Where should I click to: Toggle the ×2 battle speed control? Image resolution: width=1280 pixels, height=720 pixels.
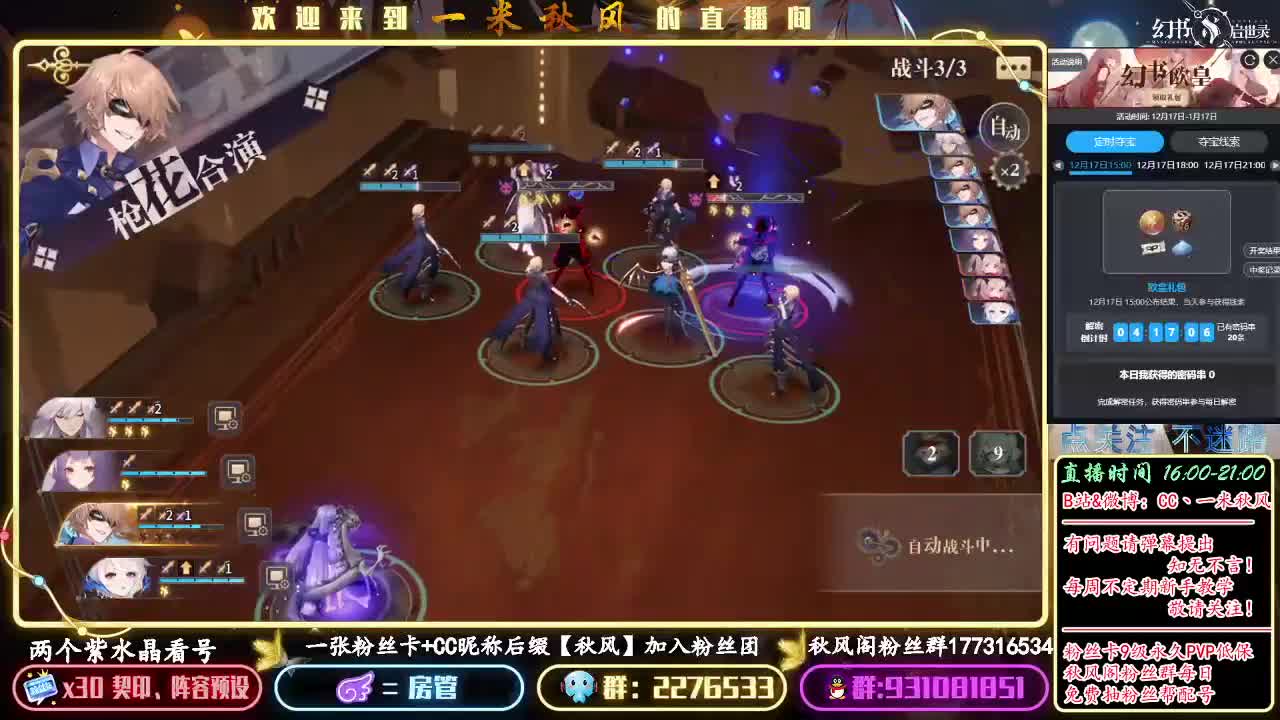coord(1011,170)
